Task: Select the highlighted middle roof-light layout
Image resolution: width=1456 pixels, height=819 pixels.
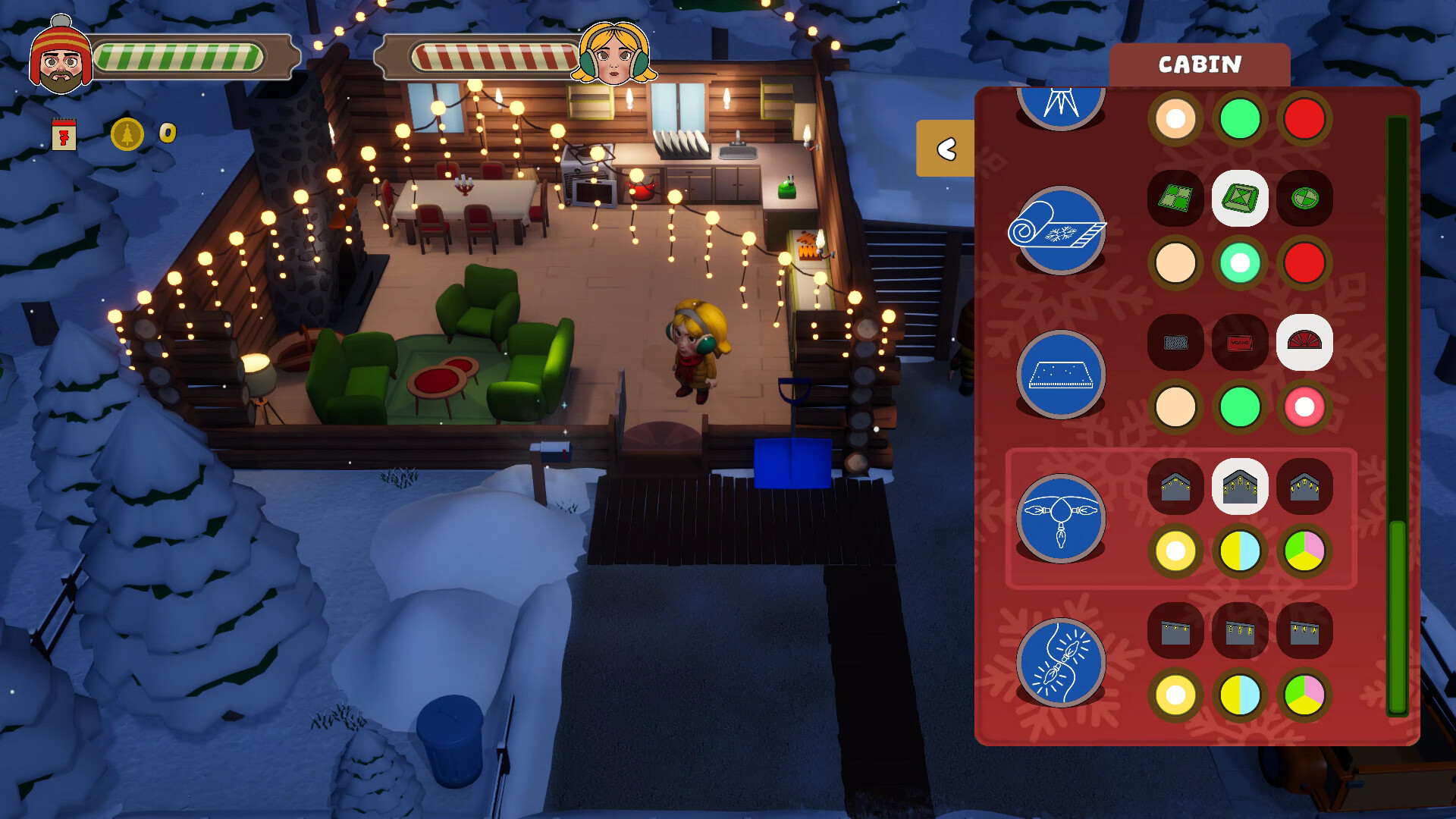Action: 1240,487
